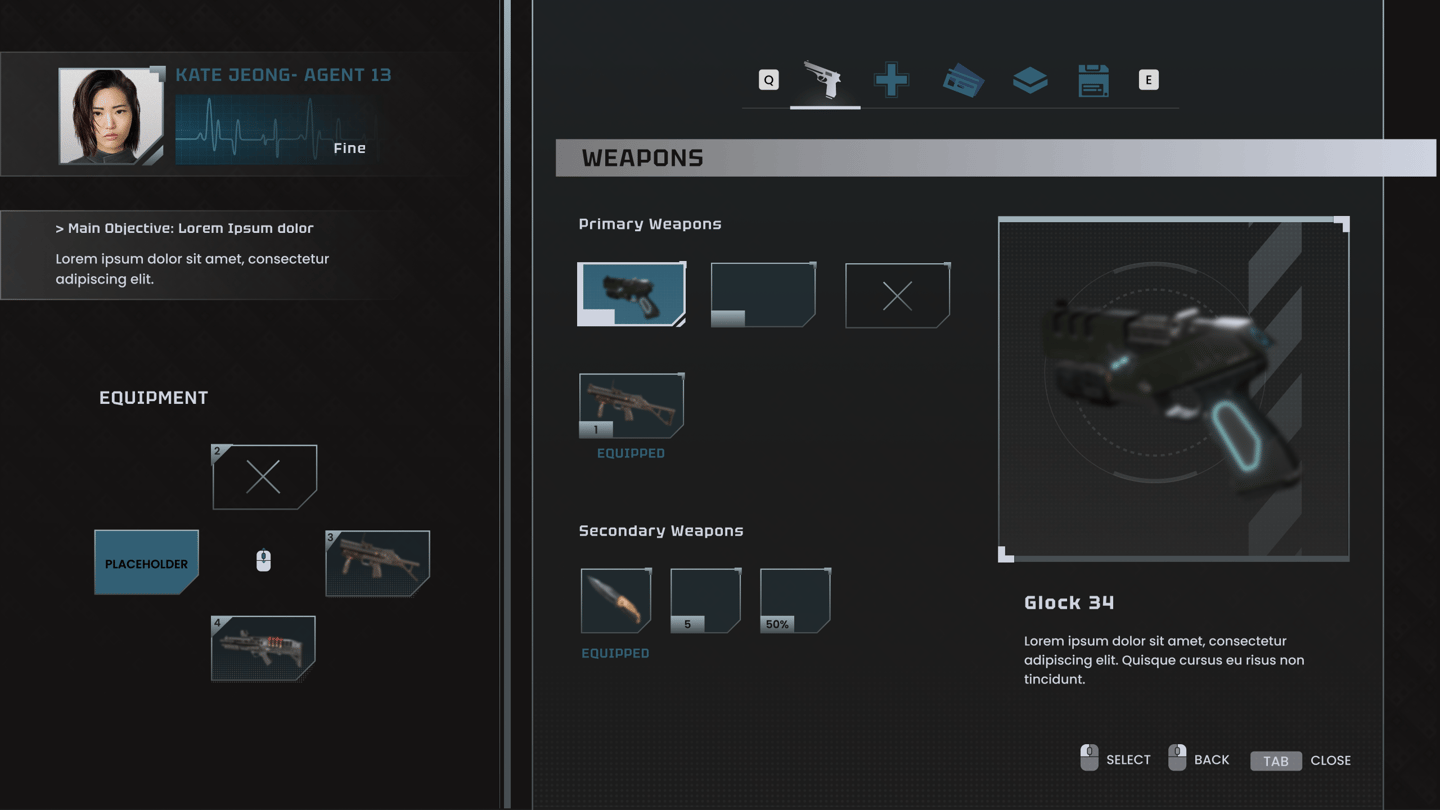Switch to the keycards tab
This screenshot has height=810, width=1440.
tap(963, 81)
